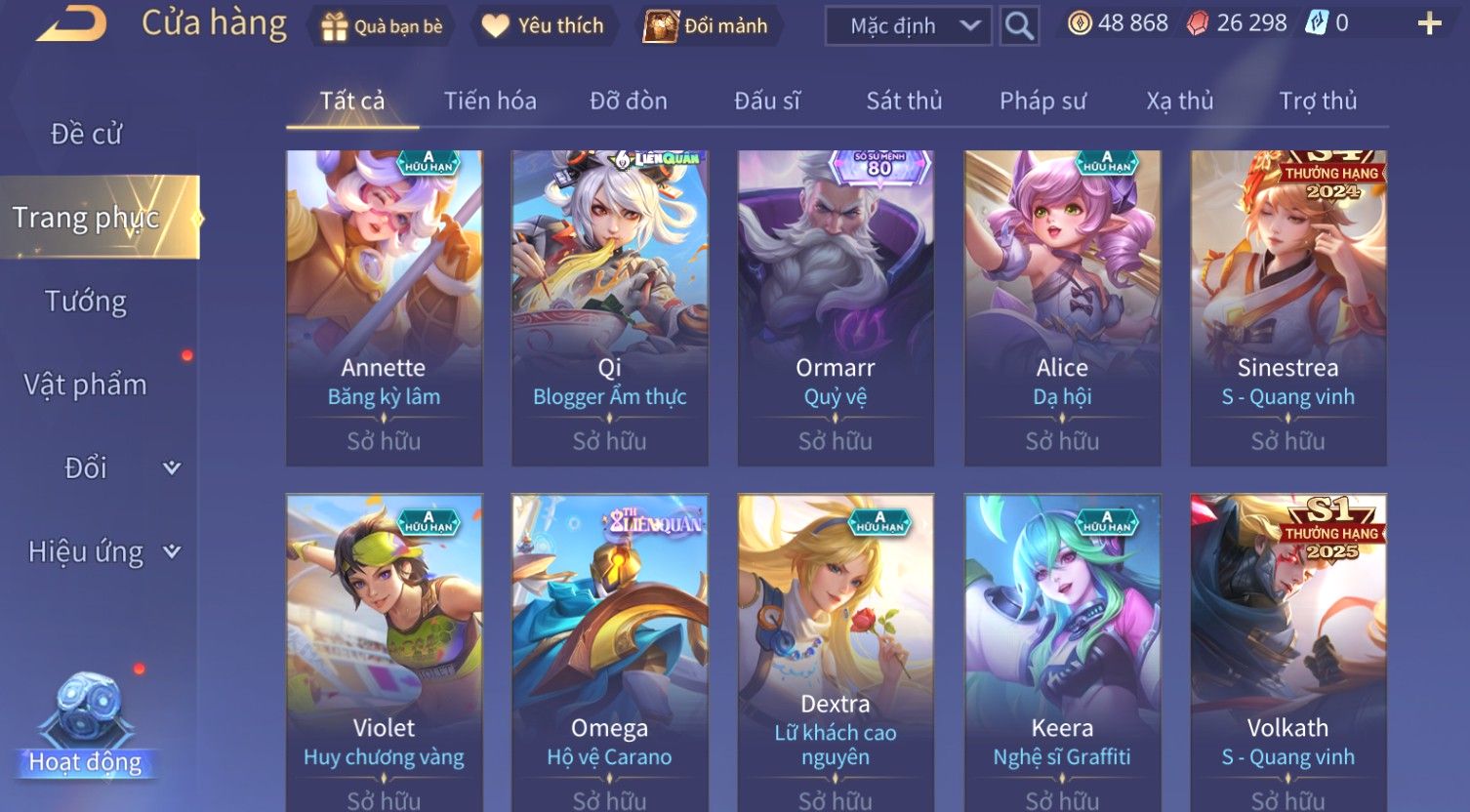Open the Yêu thích favorites list
The height and width of the screenshot is (812, 1470).
tap(543, 26)
